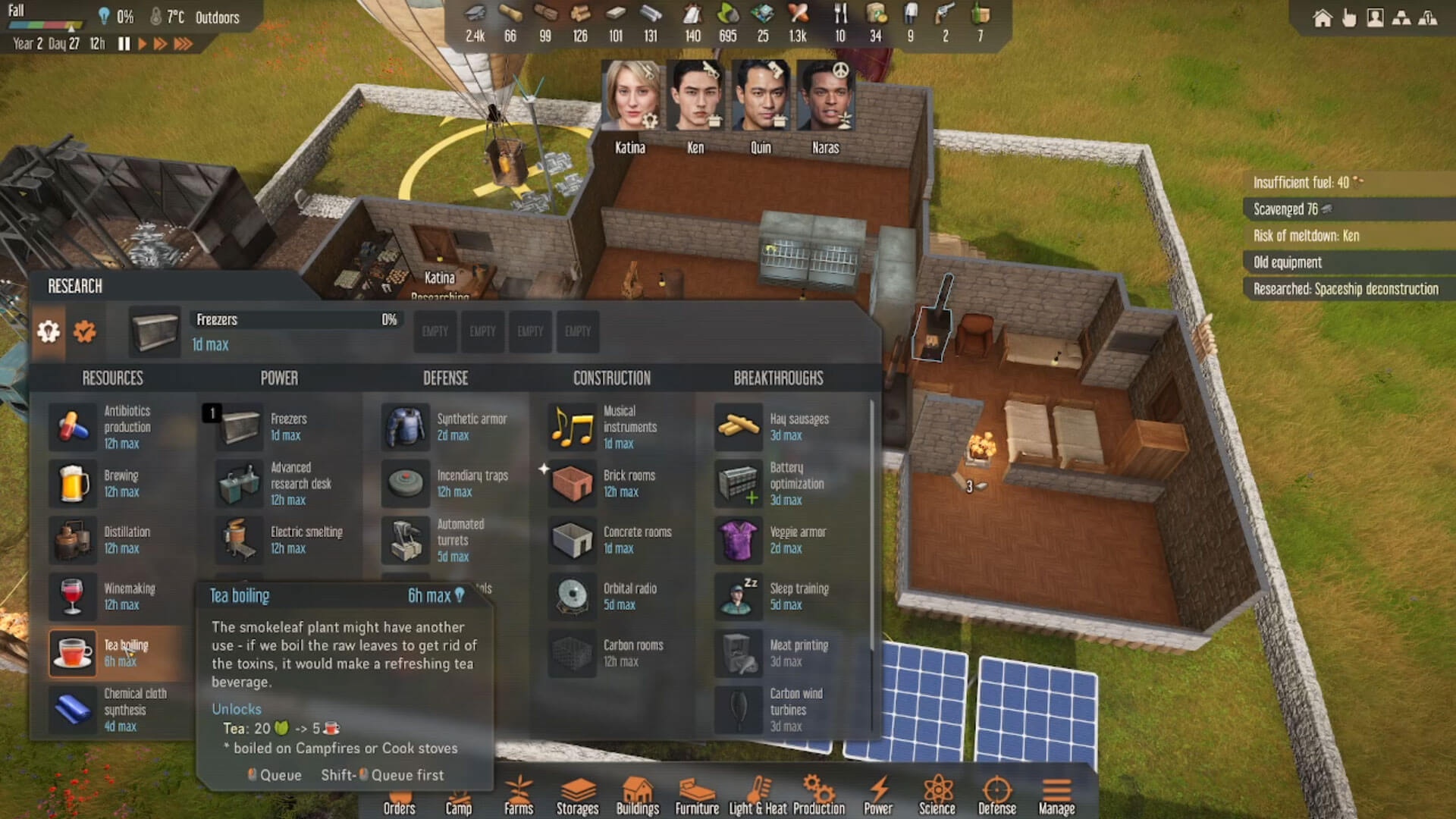Switch to the orange gear research tab
This screenshot has width=1456, height=819.
coord(85,331)
